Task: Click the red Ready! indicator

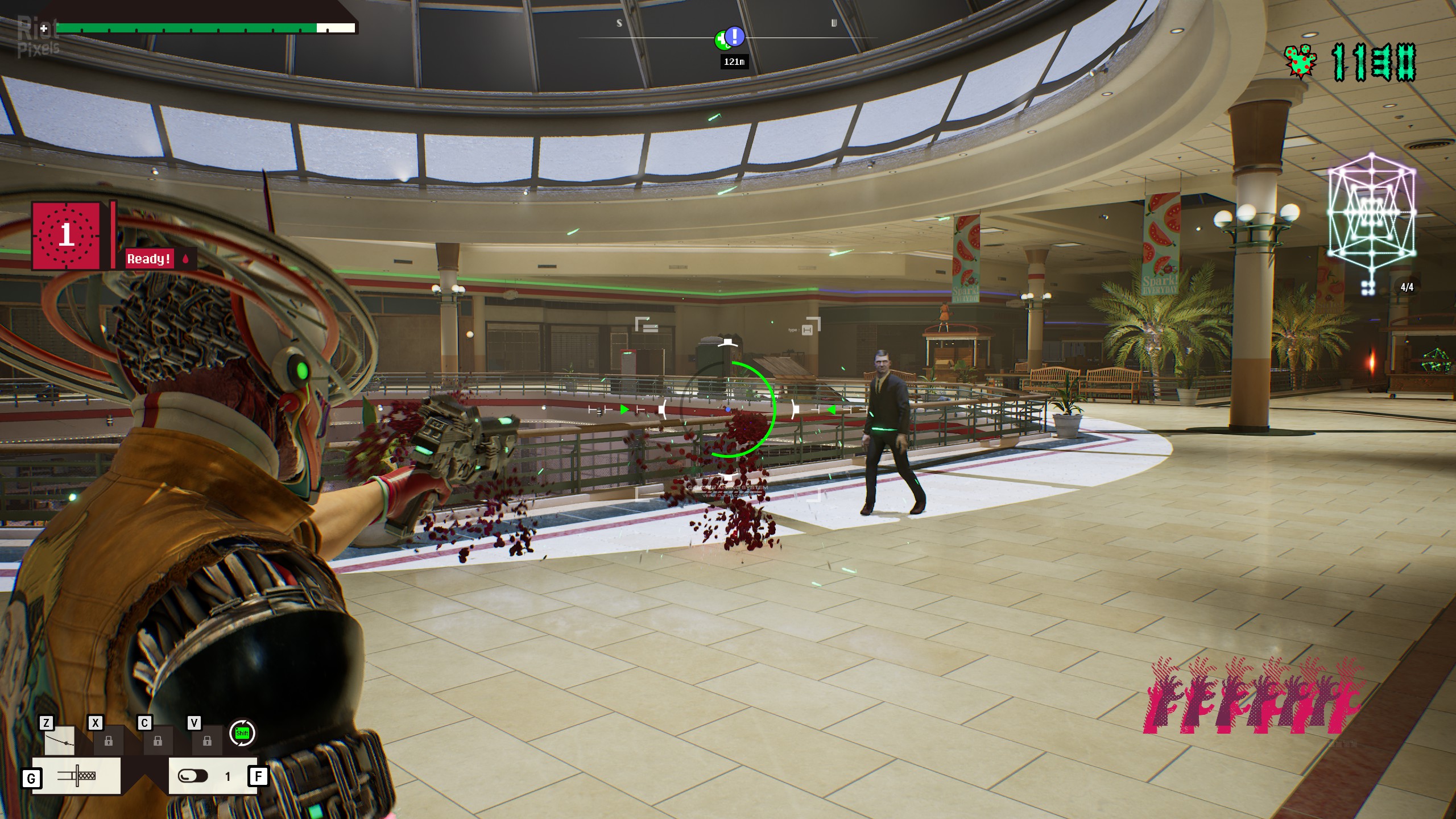Action: tap(149, 259)
